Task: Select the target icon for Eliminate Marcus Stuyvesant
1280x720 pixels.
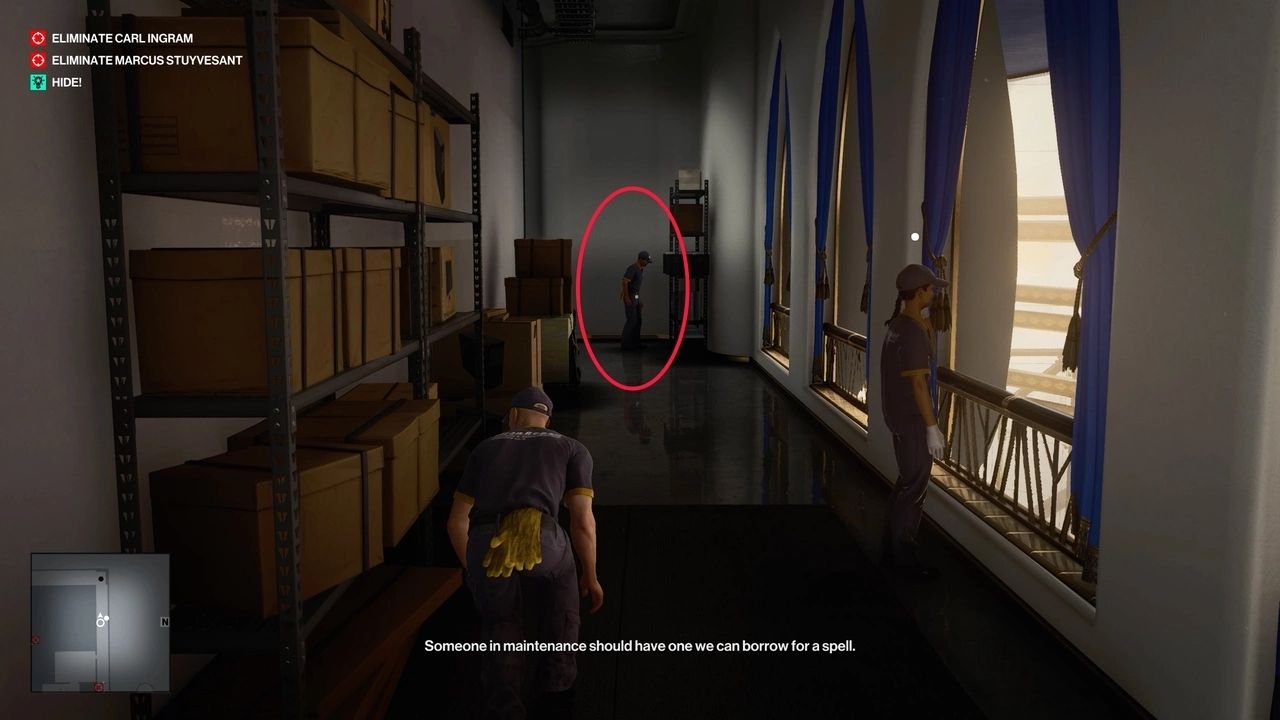Action: click(x=37, y=60)
